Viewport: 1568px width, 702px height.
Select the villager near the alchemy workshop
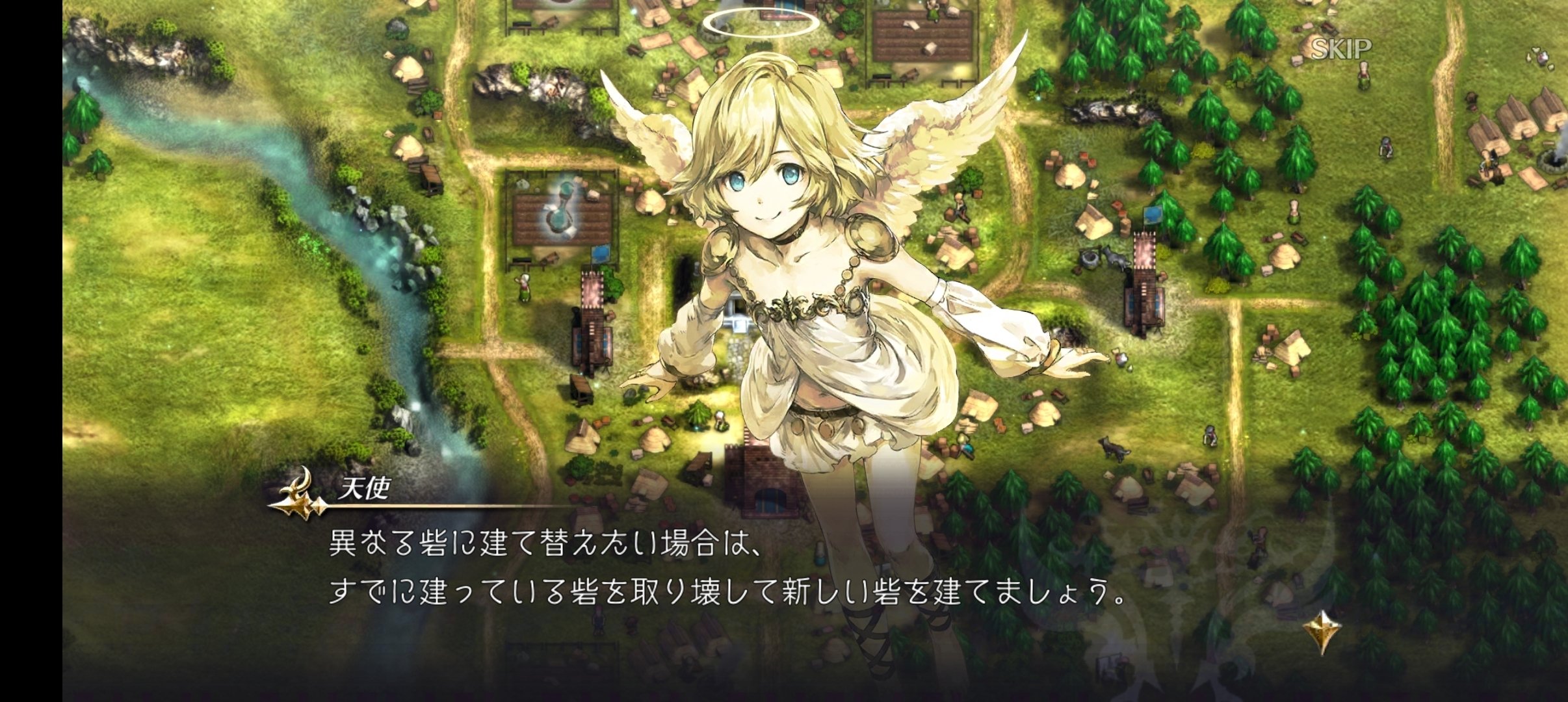pyautogui.click(x=525, y=286)
